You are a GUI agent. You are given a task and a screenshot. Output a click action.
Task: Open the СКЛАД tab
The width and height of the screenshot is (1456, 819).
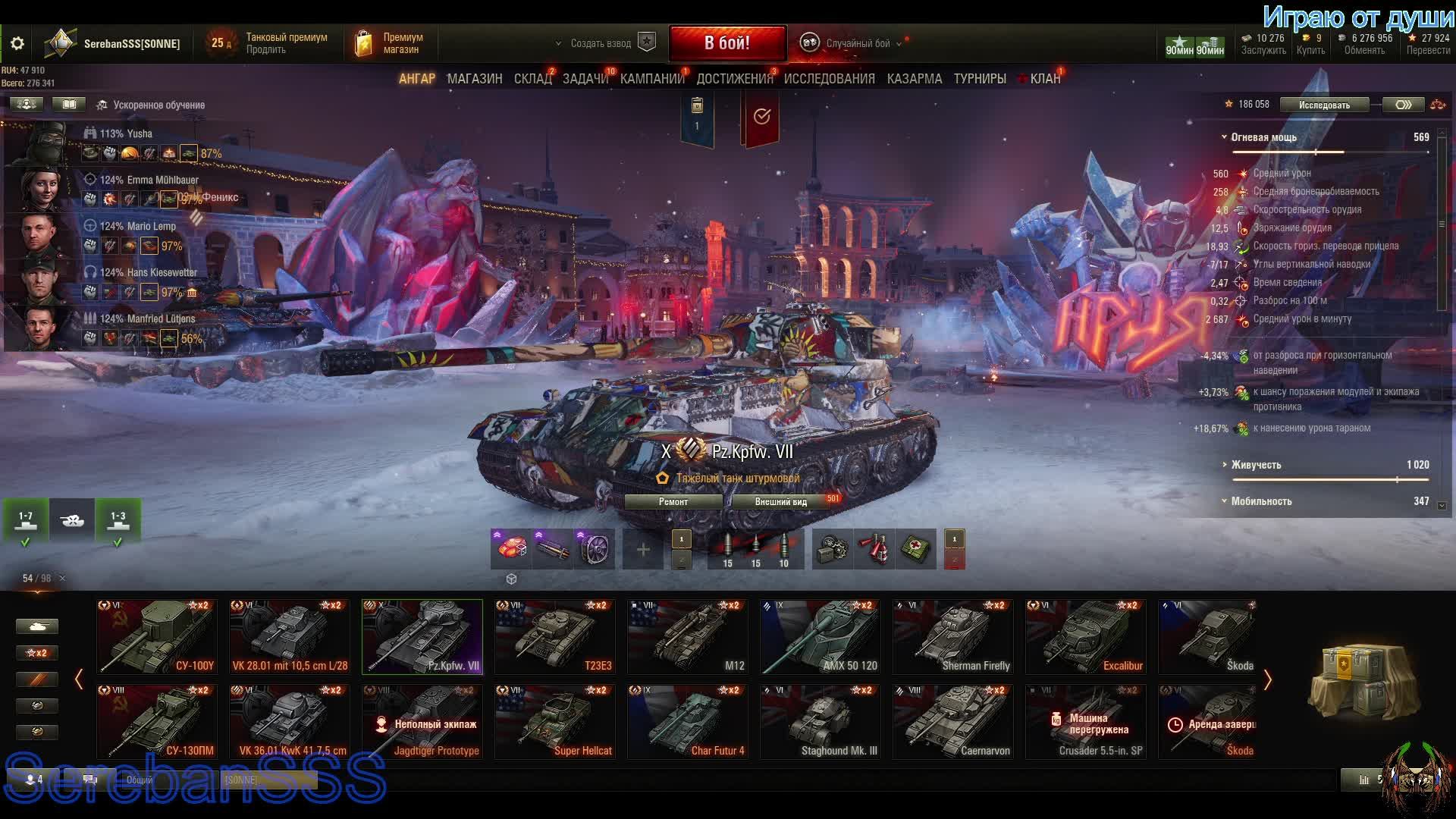click(x=532, y=79)
